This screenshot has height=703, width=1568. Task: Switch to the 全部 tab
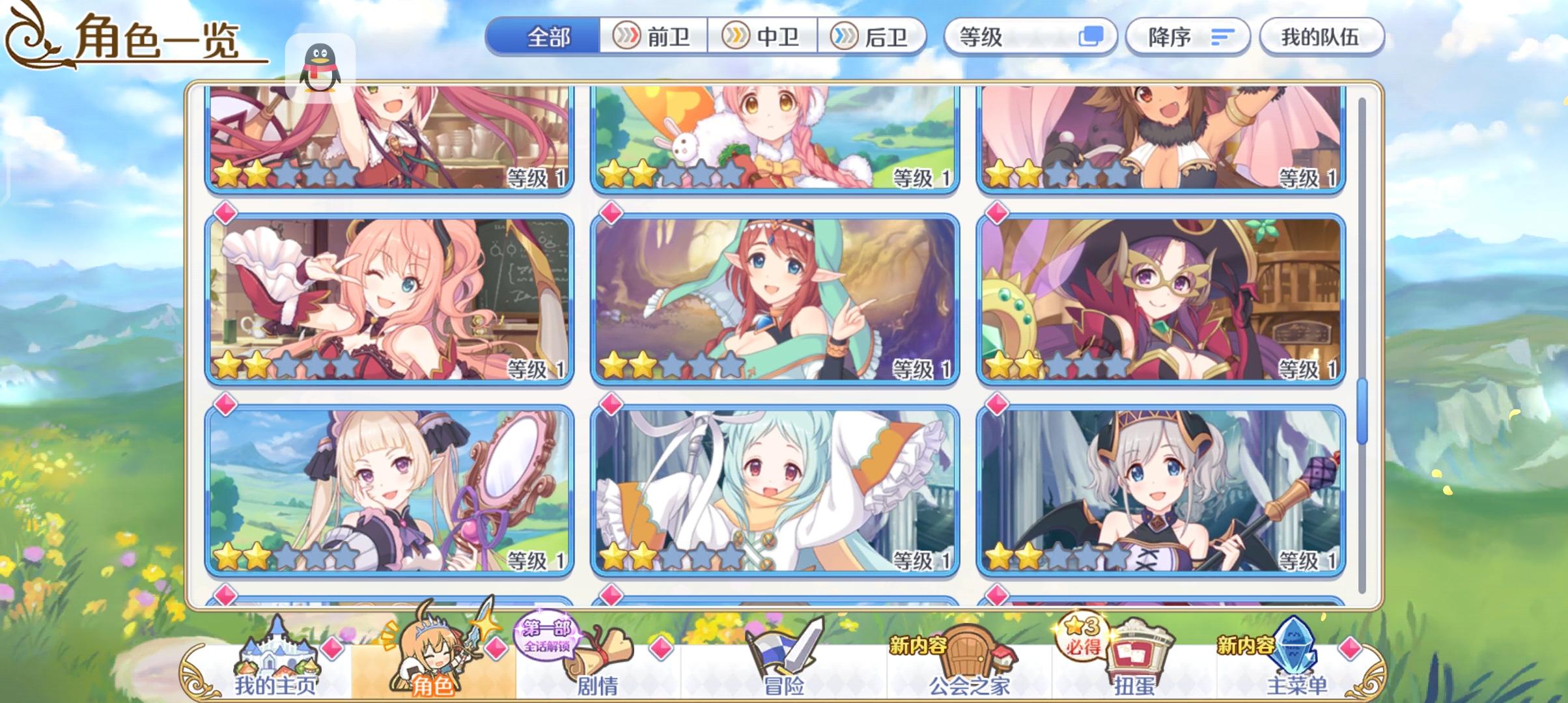click(548, 37)
